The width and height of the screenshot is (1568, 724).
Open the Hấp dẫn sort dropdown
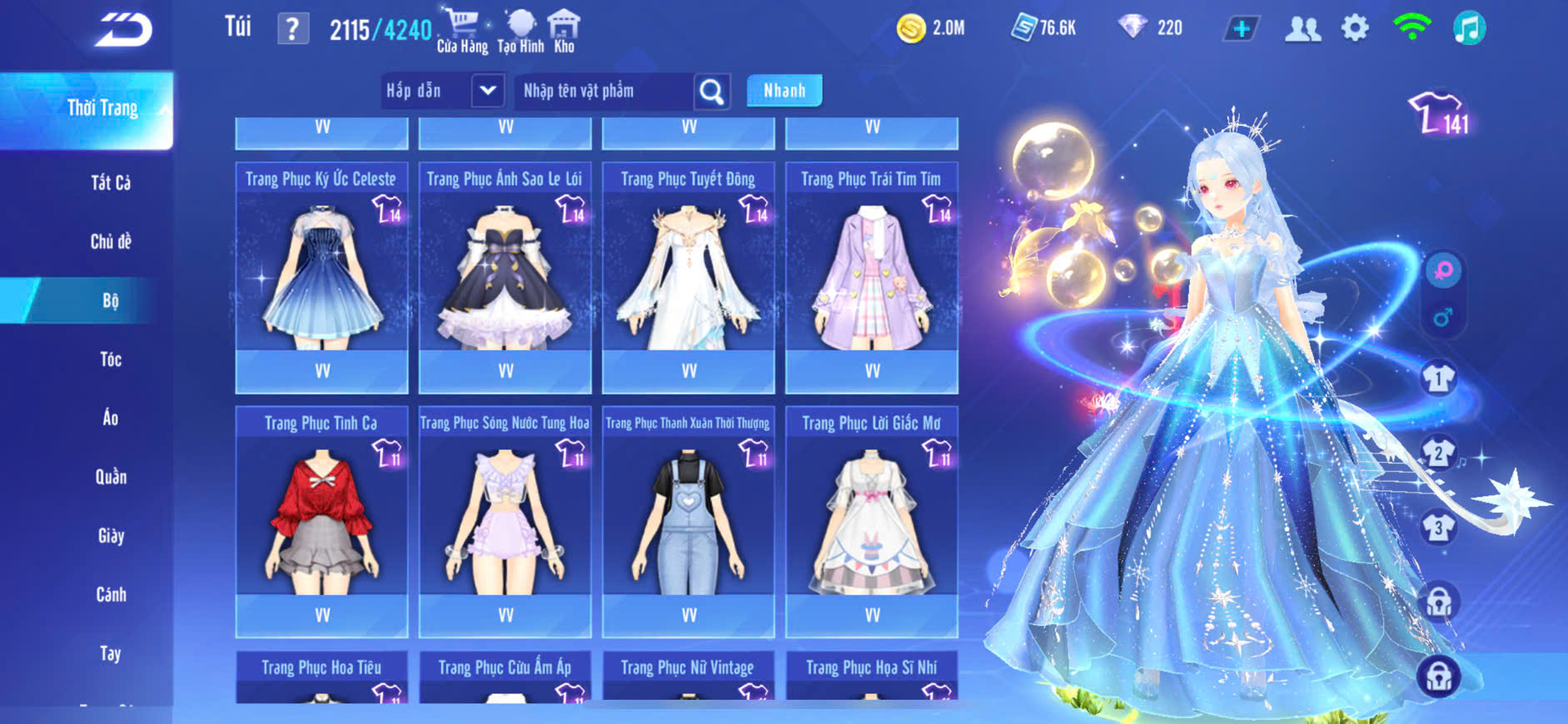click(x=488, y=91)
